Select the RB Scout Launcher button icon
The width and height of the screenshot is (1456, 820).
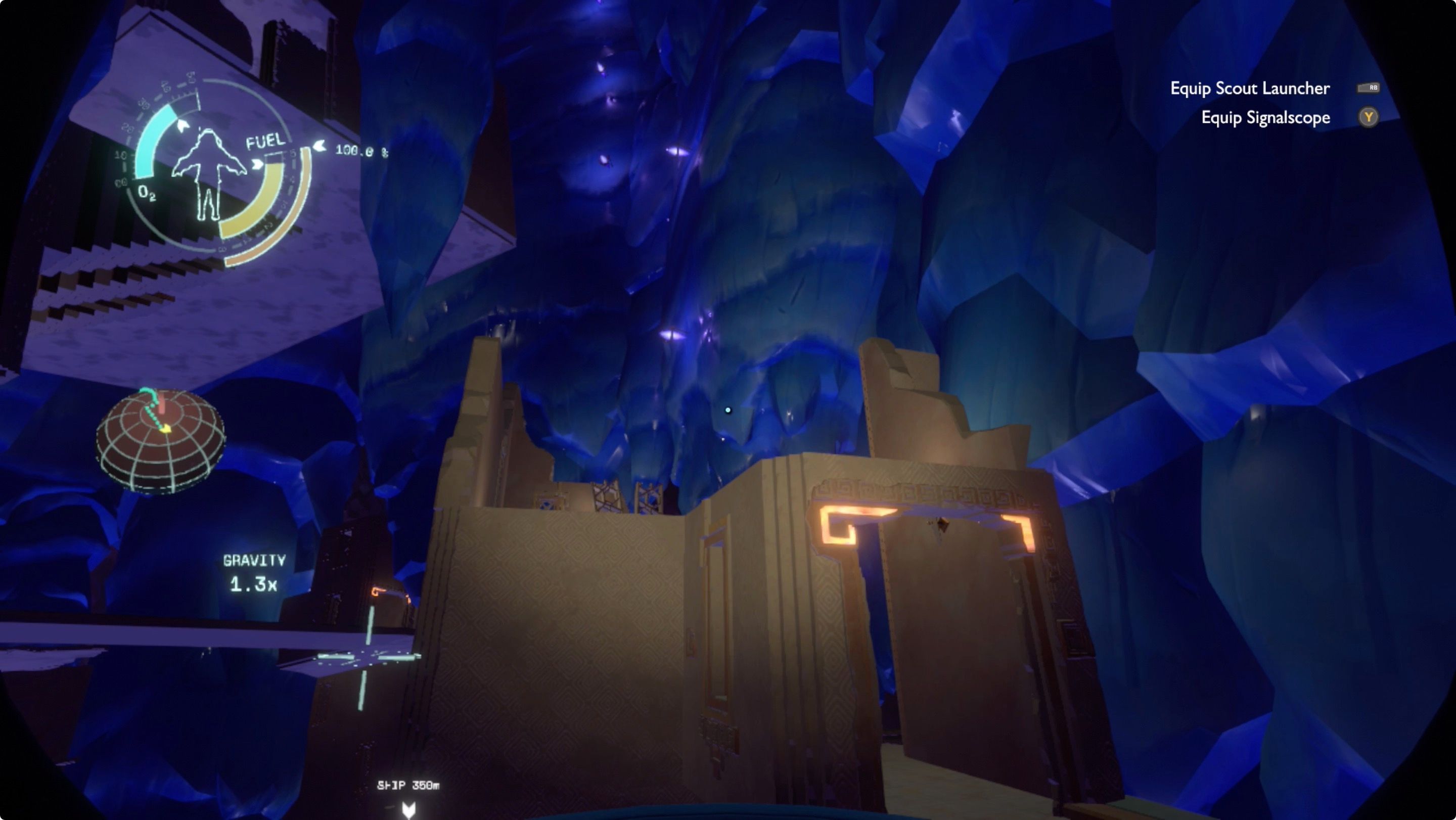(x=1370, y=87)
